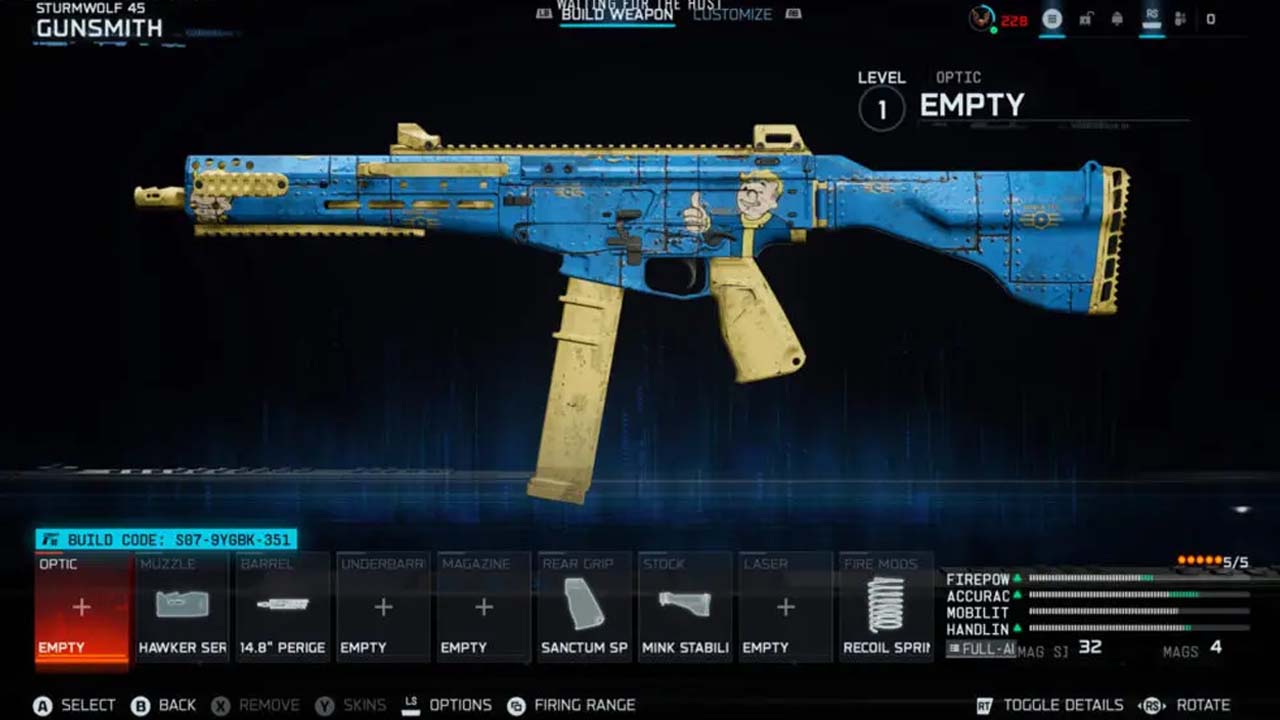Screen dimensions: 1280x720
Task: Open the notifications bell icon
Action: [1117, 19]
